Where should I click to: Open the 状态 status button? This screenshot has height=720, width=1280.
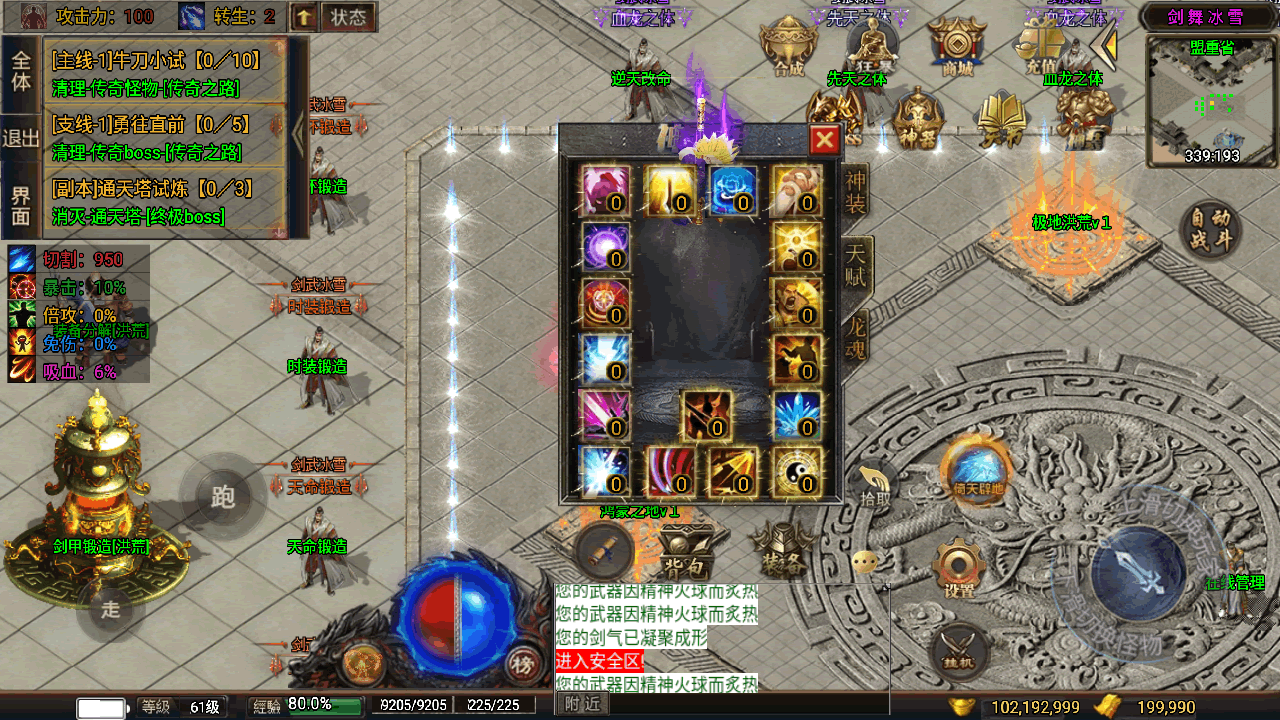coord(348,17)
